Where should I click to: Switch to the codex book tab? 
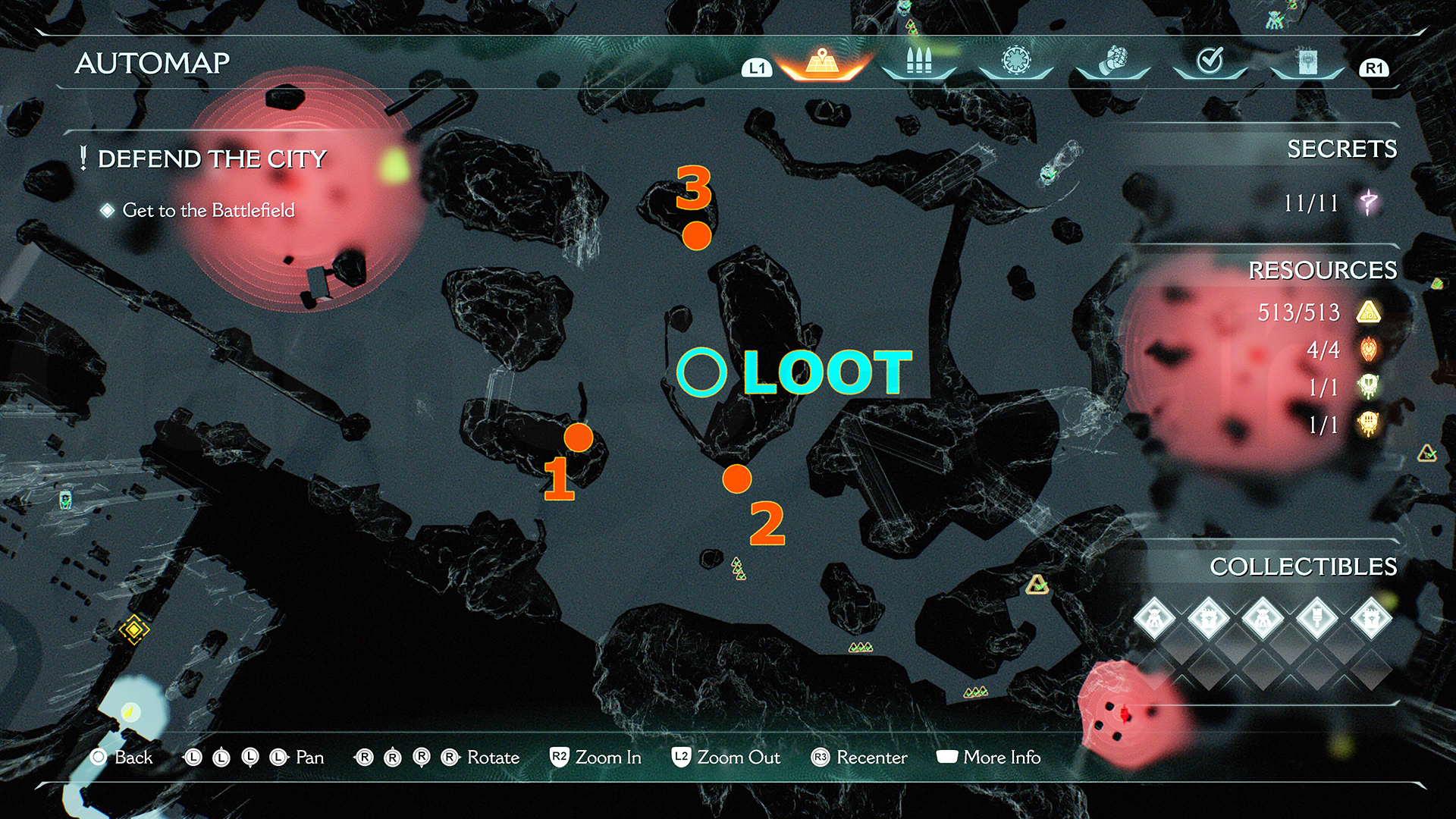point(1307,61)
